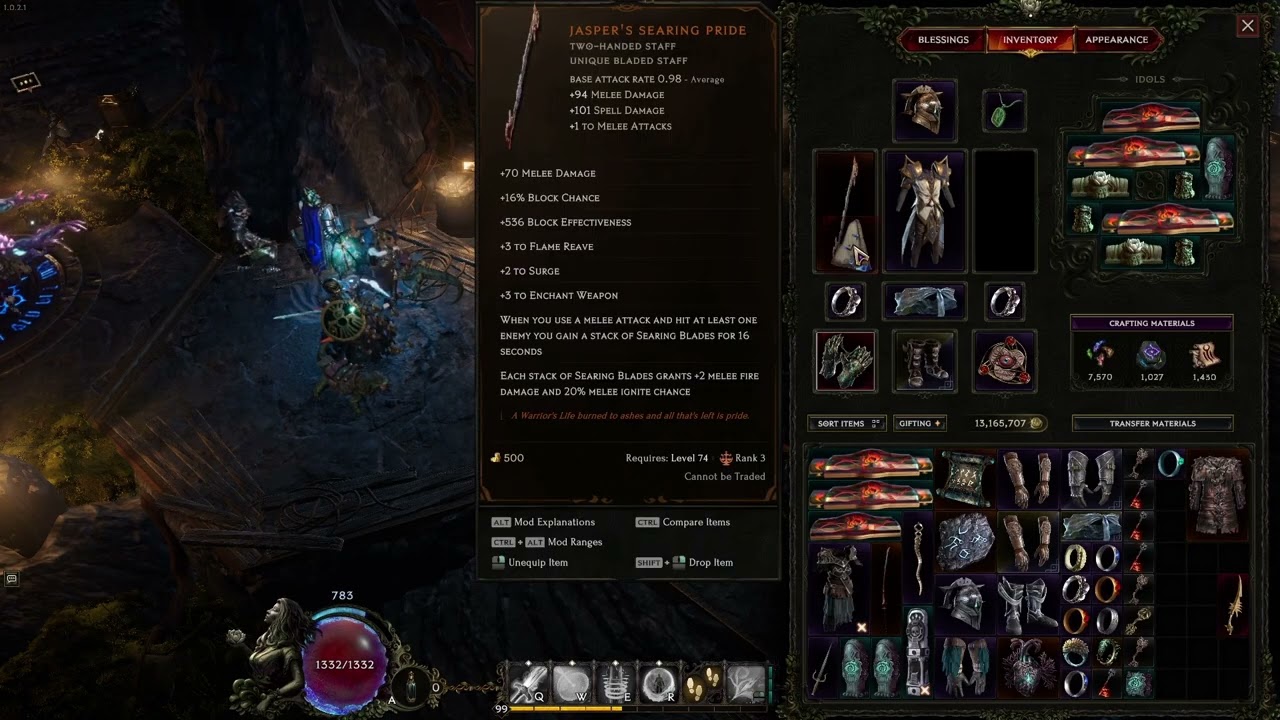The width and height of the screenshot is (1280, 720).
Task: Select the equipped body armor
Action: [x=924, y=211]
